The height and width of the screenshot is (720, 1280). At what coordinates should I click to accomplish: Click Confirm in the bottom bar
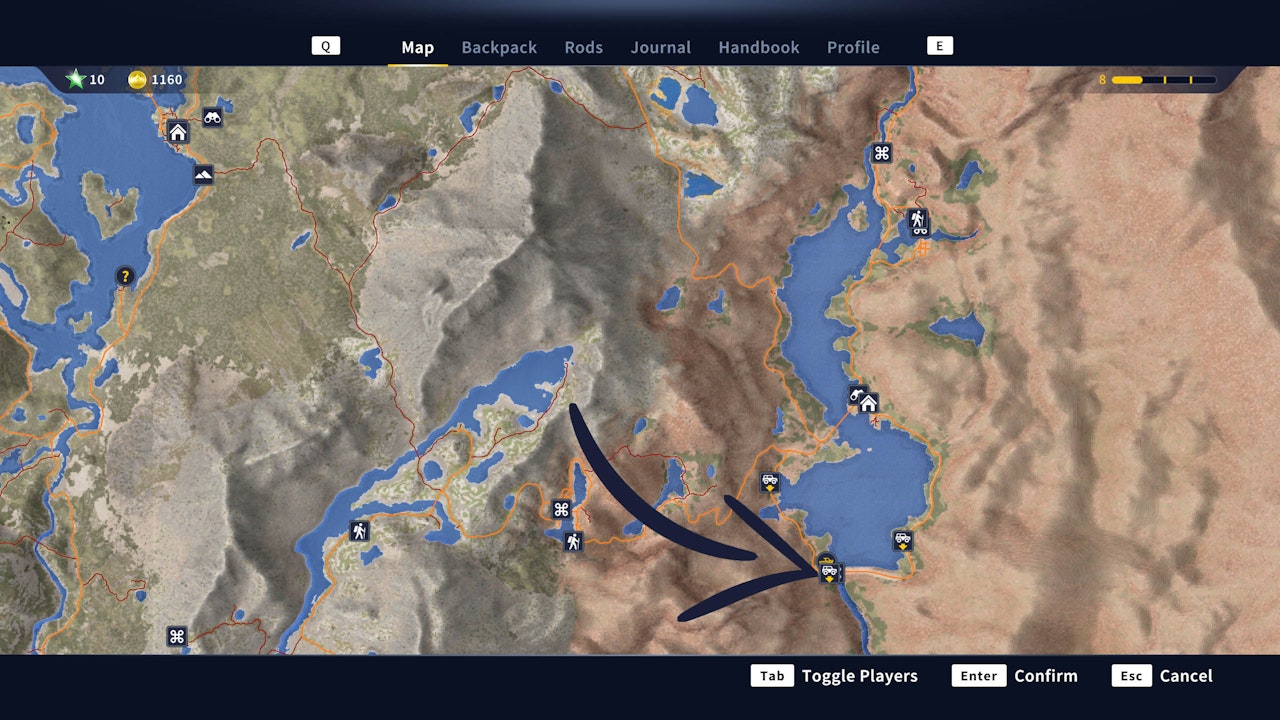pyautogui.click(x=1046, y=675)
